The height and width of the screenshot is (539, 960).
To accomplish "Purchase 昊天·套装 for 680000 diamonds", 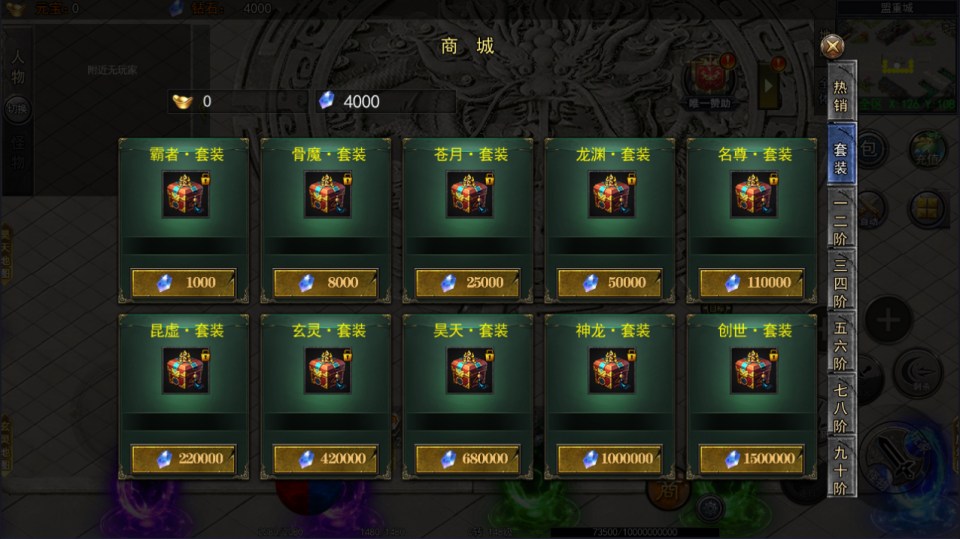I will pyautogui.click(x=468, y=459).
